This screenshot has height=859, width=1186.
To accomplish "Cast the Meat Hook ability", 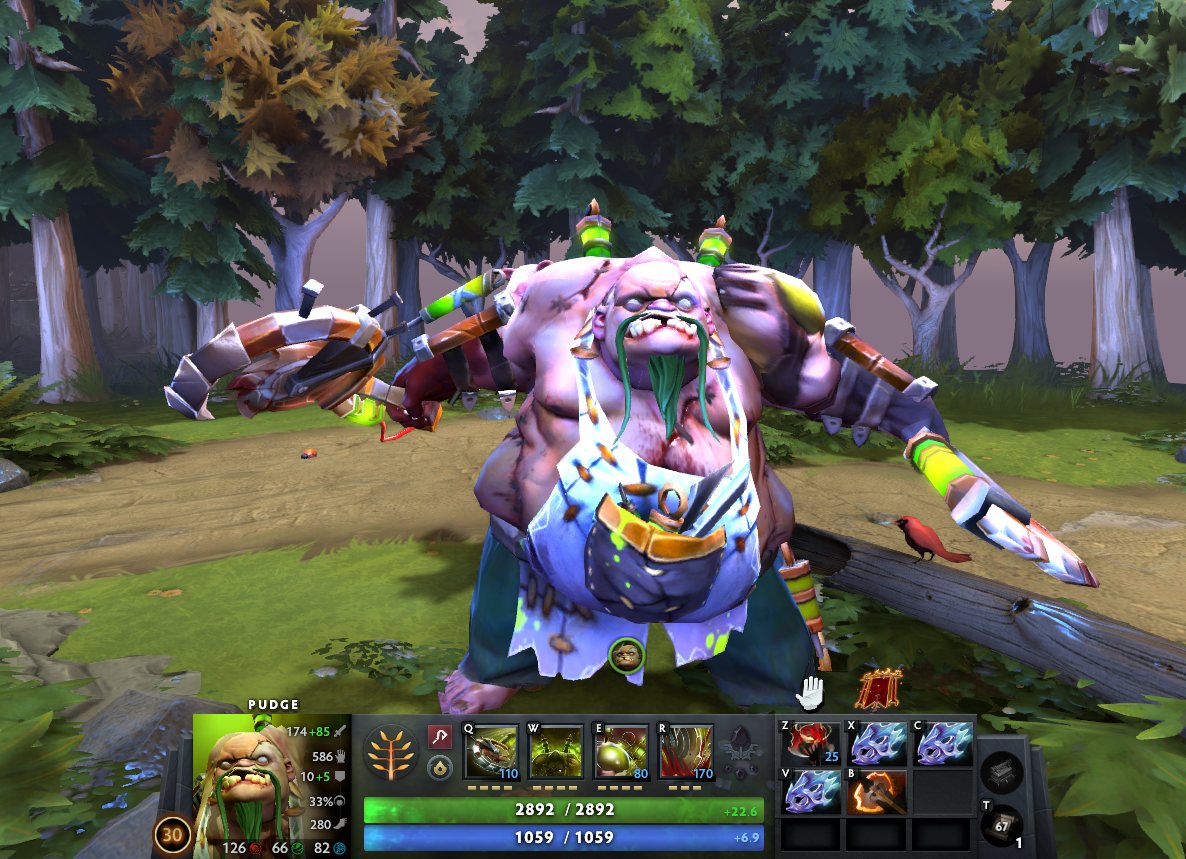I will pos(492,752).
